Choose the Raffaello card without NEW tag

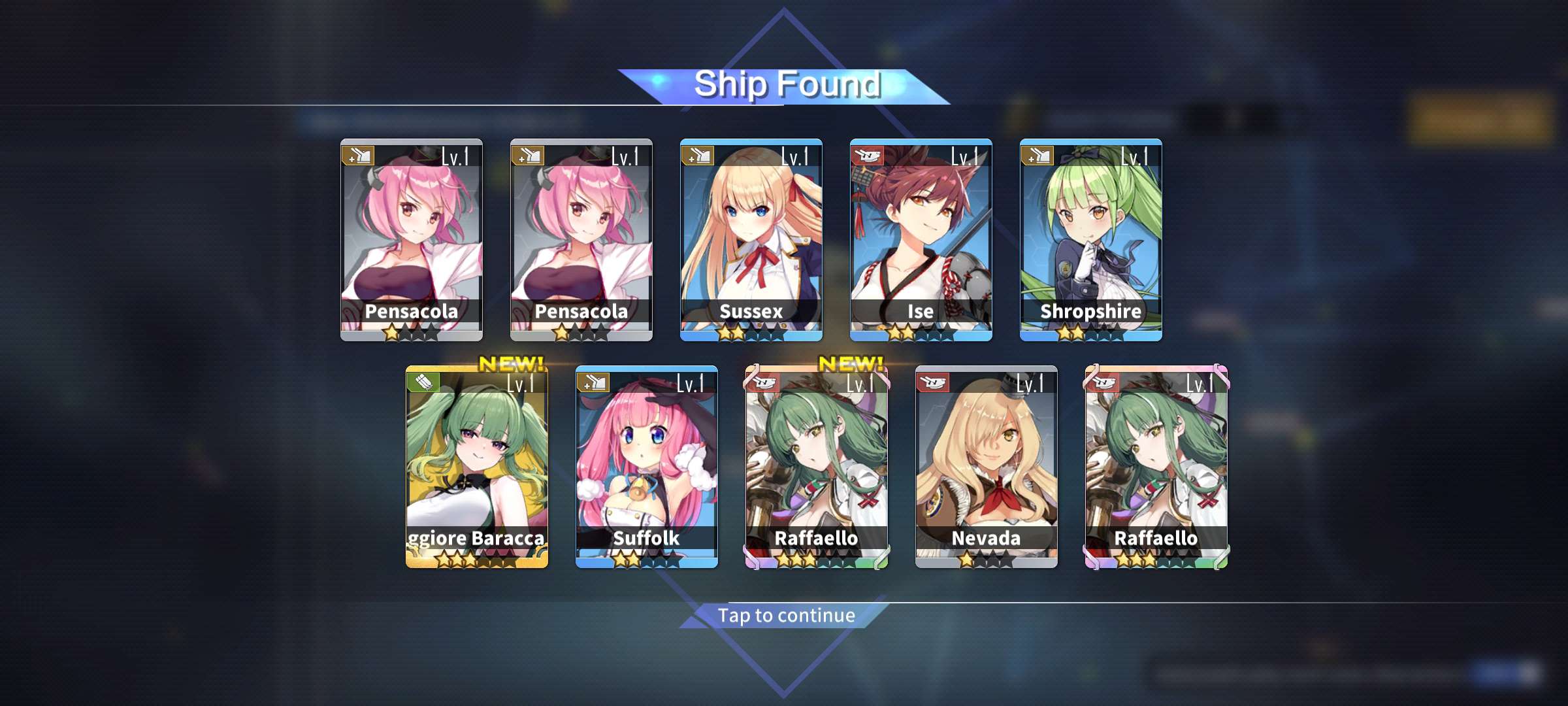click(1156, 466)
